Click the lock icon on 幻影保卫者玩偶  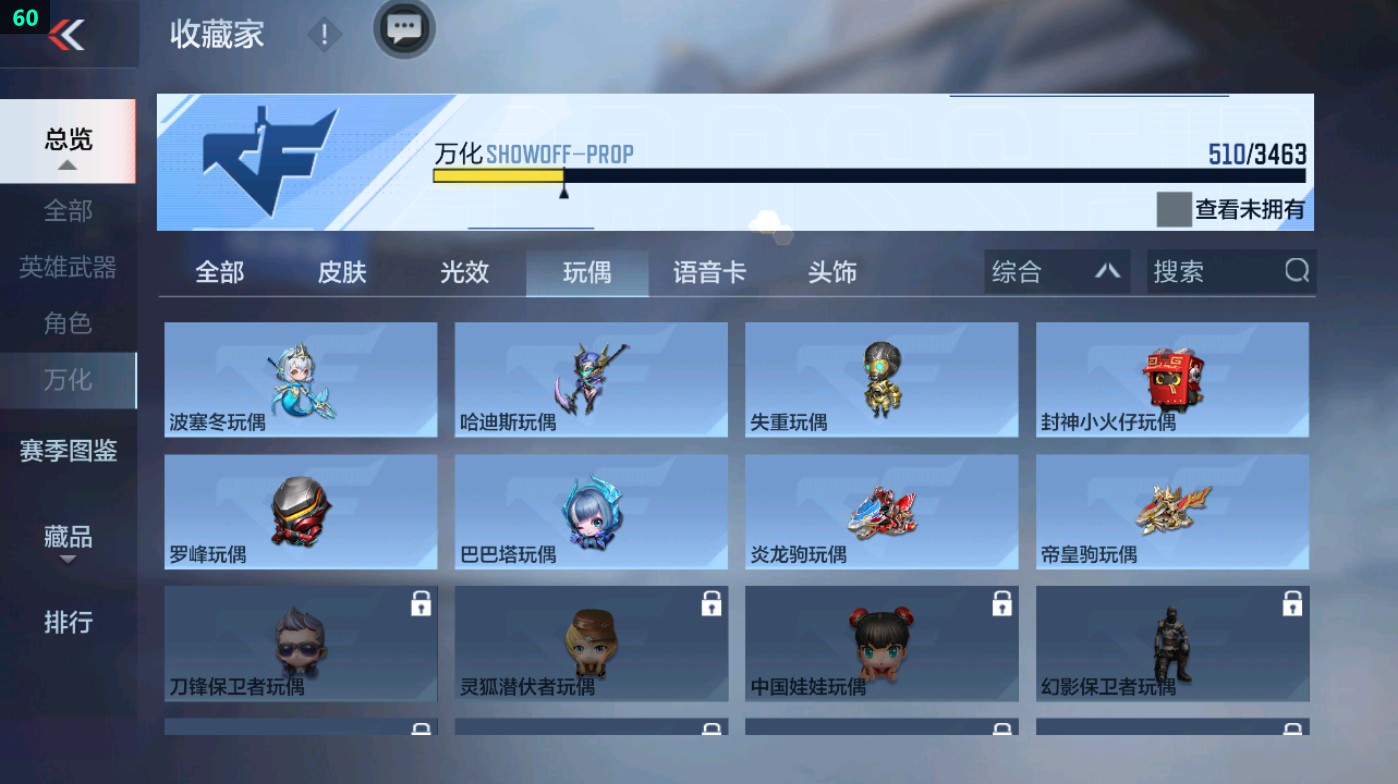1290,605
